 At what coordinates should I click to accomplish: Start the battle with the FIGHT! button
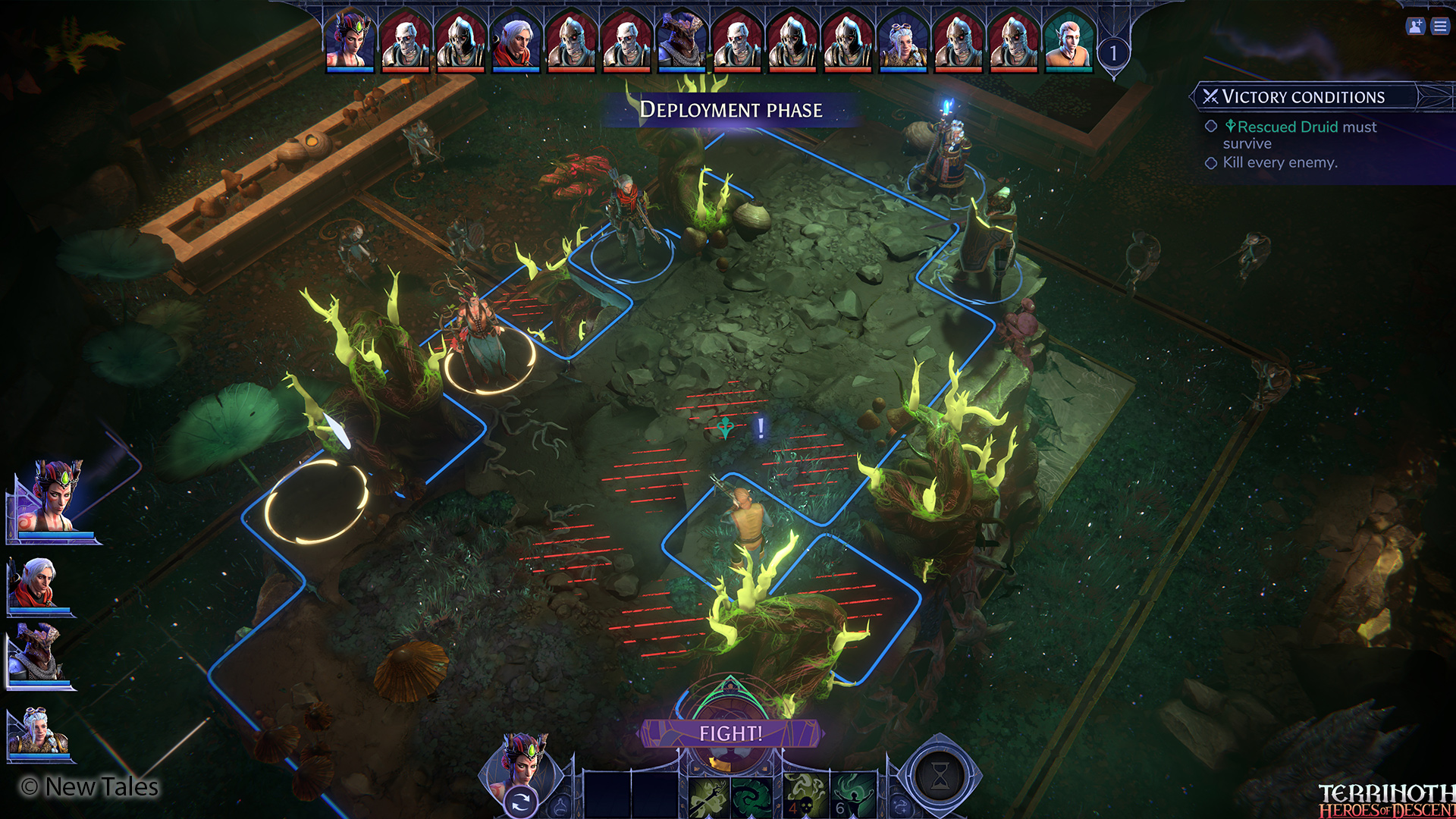(x=731, y=733)
